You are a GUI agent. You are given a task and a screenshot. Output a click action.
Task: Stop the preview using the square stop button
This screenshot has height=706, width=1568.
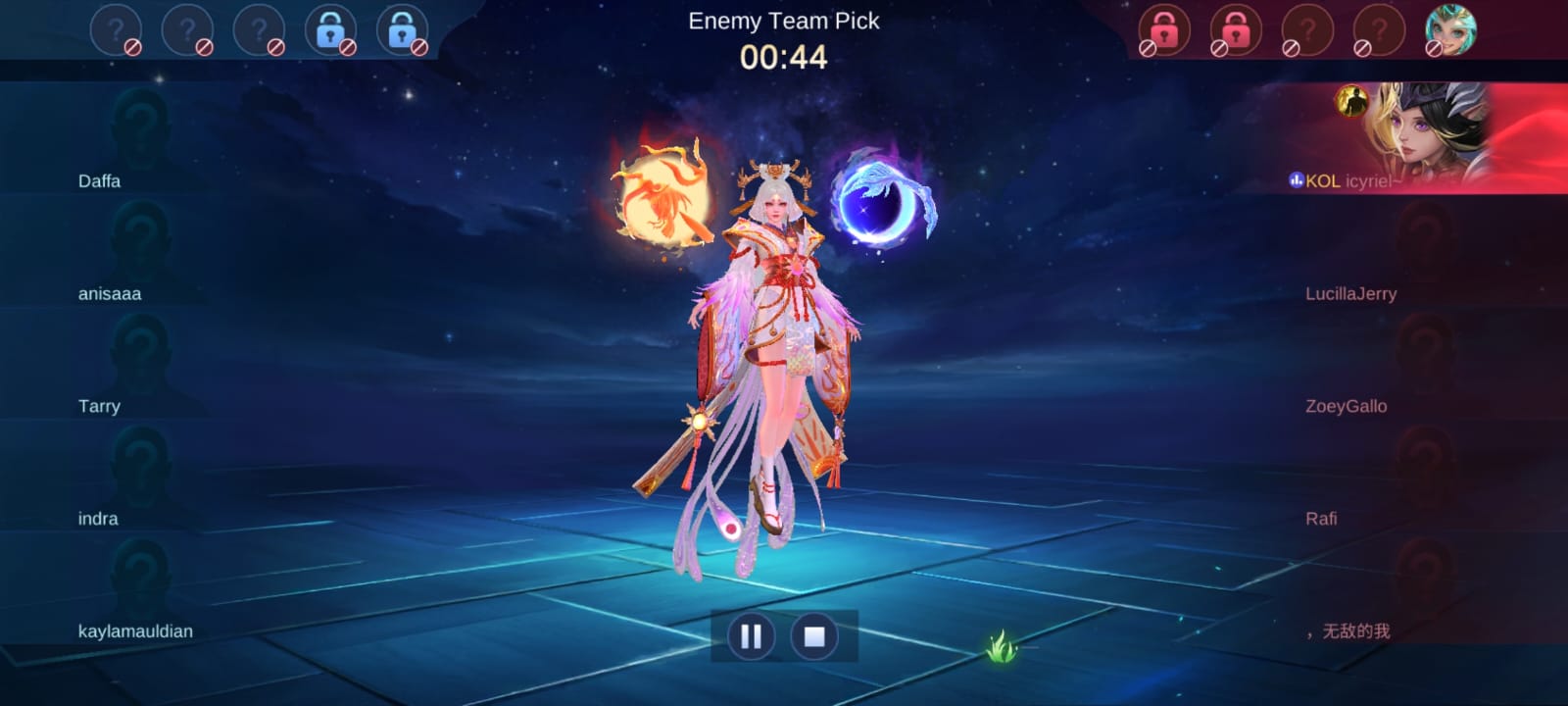[814, 636]
